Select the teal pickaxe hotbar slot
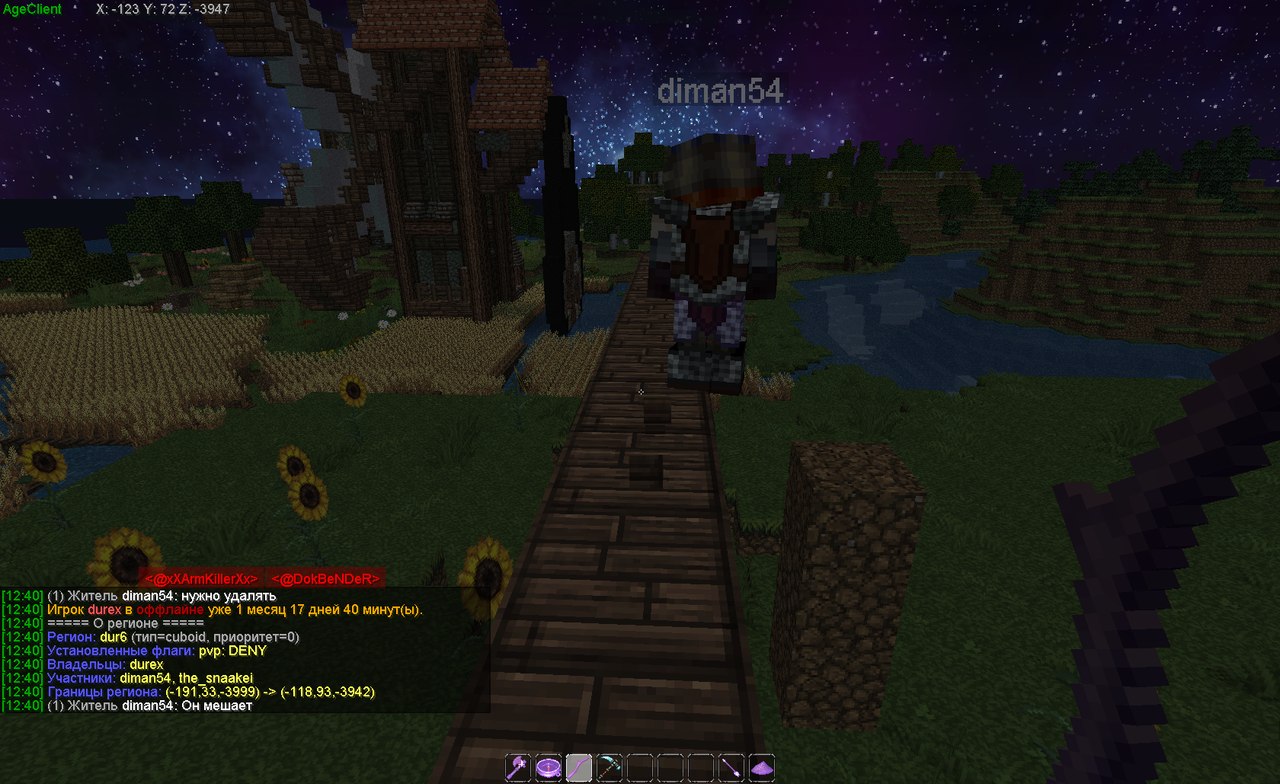 coord(609,768)
